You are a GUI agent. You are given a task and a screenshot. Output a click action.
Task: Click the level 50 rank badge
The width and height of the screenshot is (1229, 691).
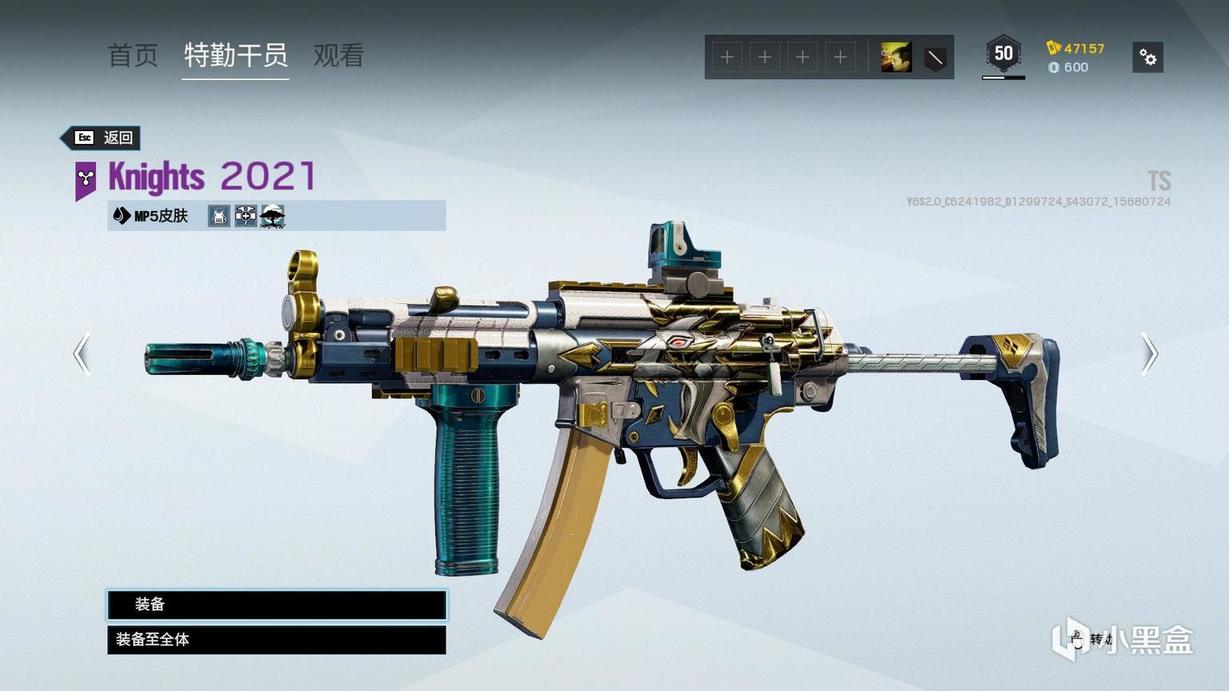1003,54
